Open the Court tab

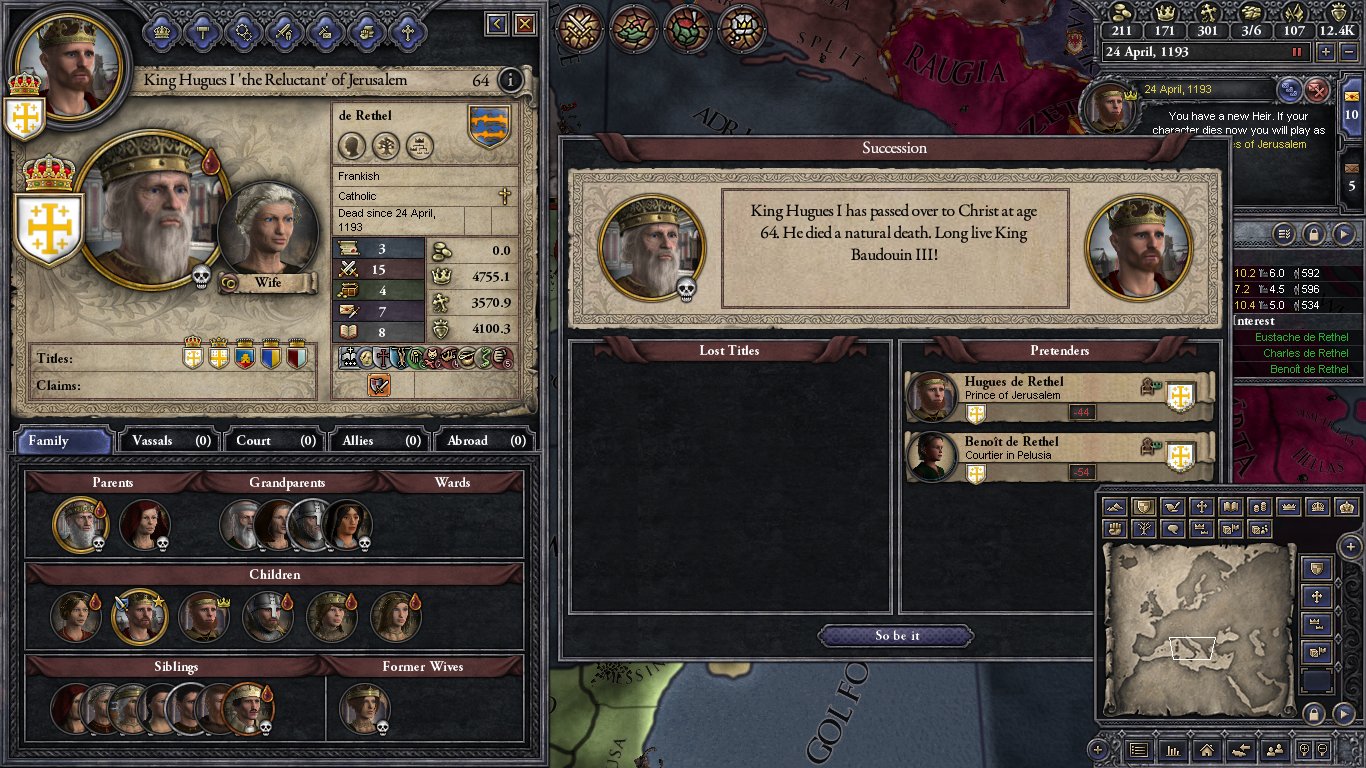pyautogui.click(x=274, y=440)
